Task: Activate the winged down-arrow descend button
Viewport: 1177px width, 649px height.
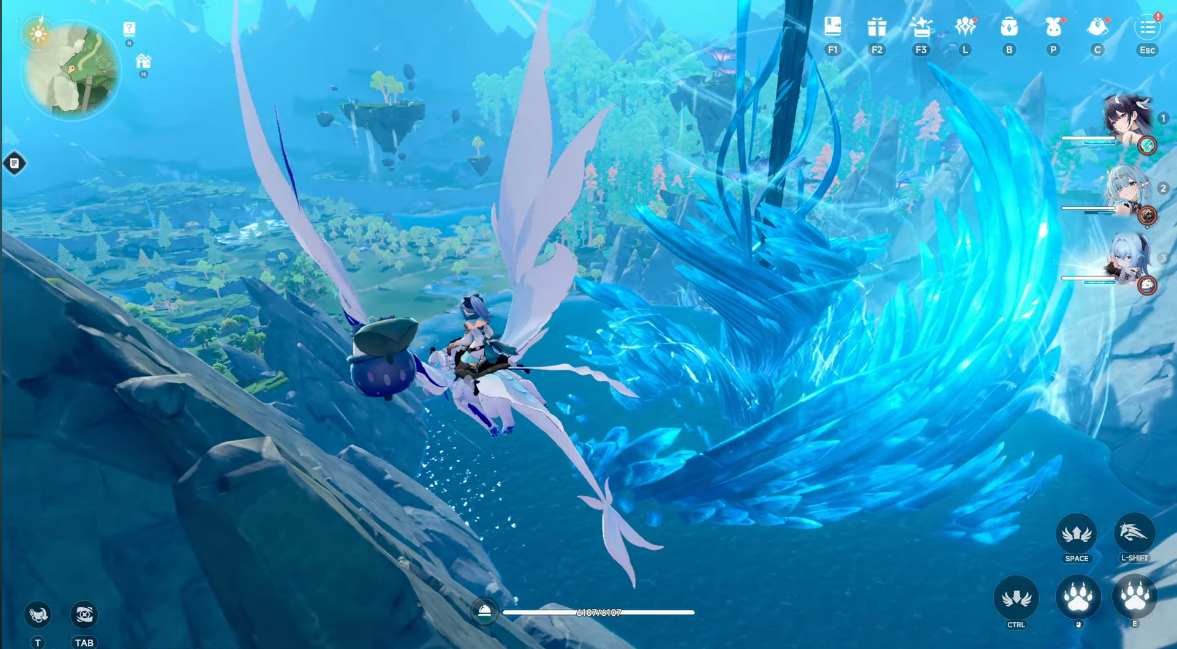Action: [x=1016, y=597]
